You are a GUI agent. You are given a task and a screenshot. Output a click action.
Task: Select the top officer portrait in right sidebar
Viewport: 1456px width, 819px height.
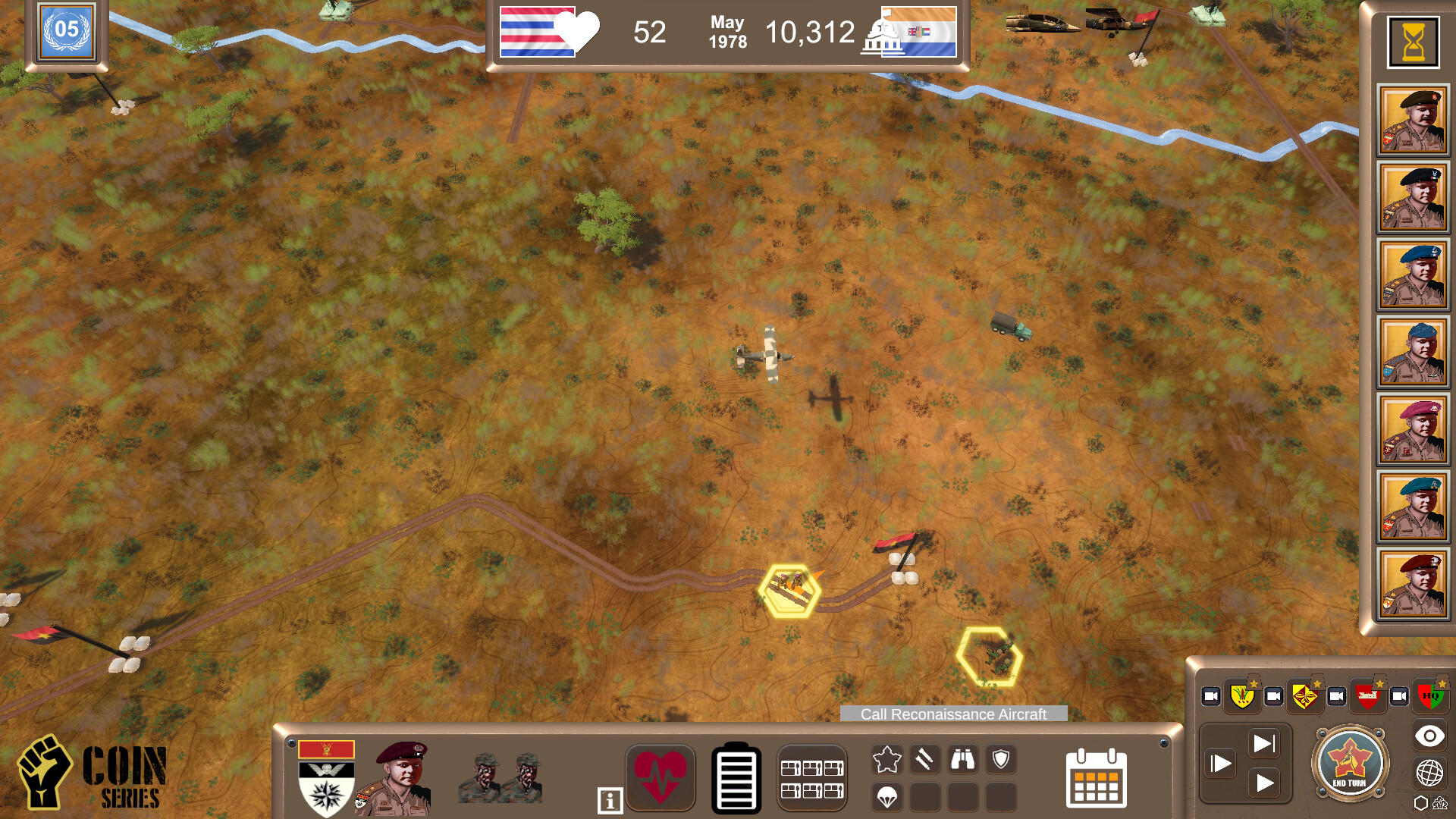pyautogui.click(x=1414, y=120)
